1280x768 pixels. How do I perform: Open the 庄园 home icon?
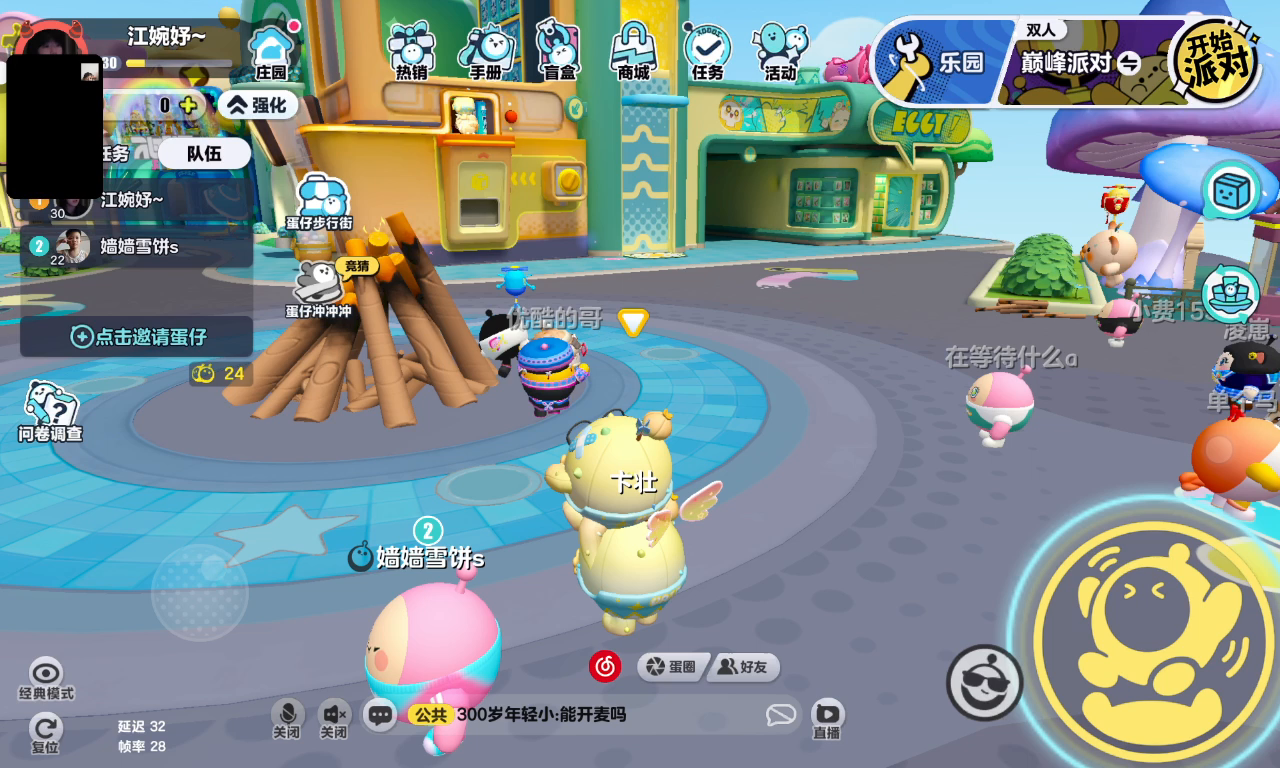(271, 51)
